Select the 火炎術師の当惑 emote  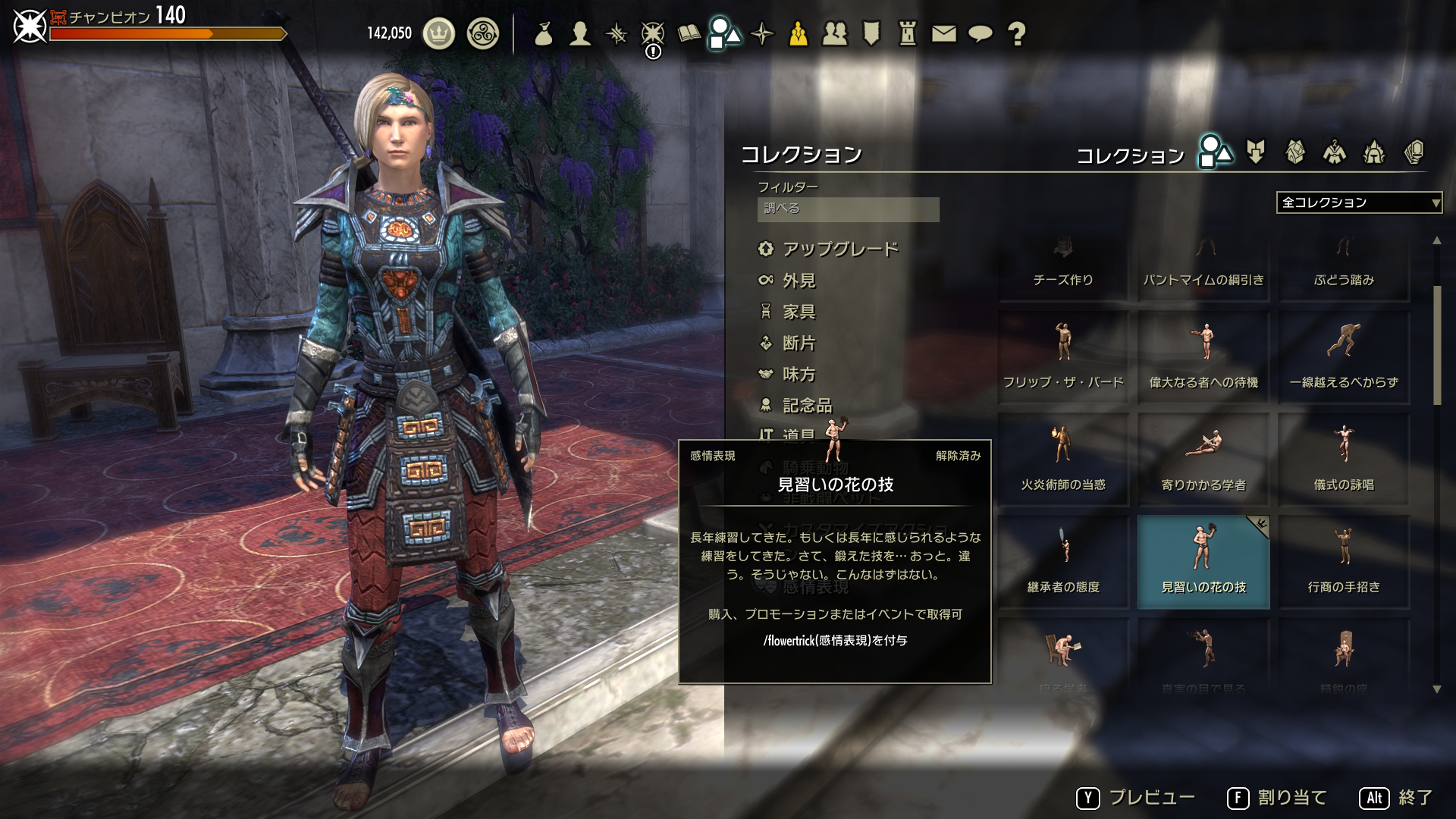pos(1063,460)
